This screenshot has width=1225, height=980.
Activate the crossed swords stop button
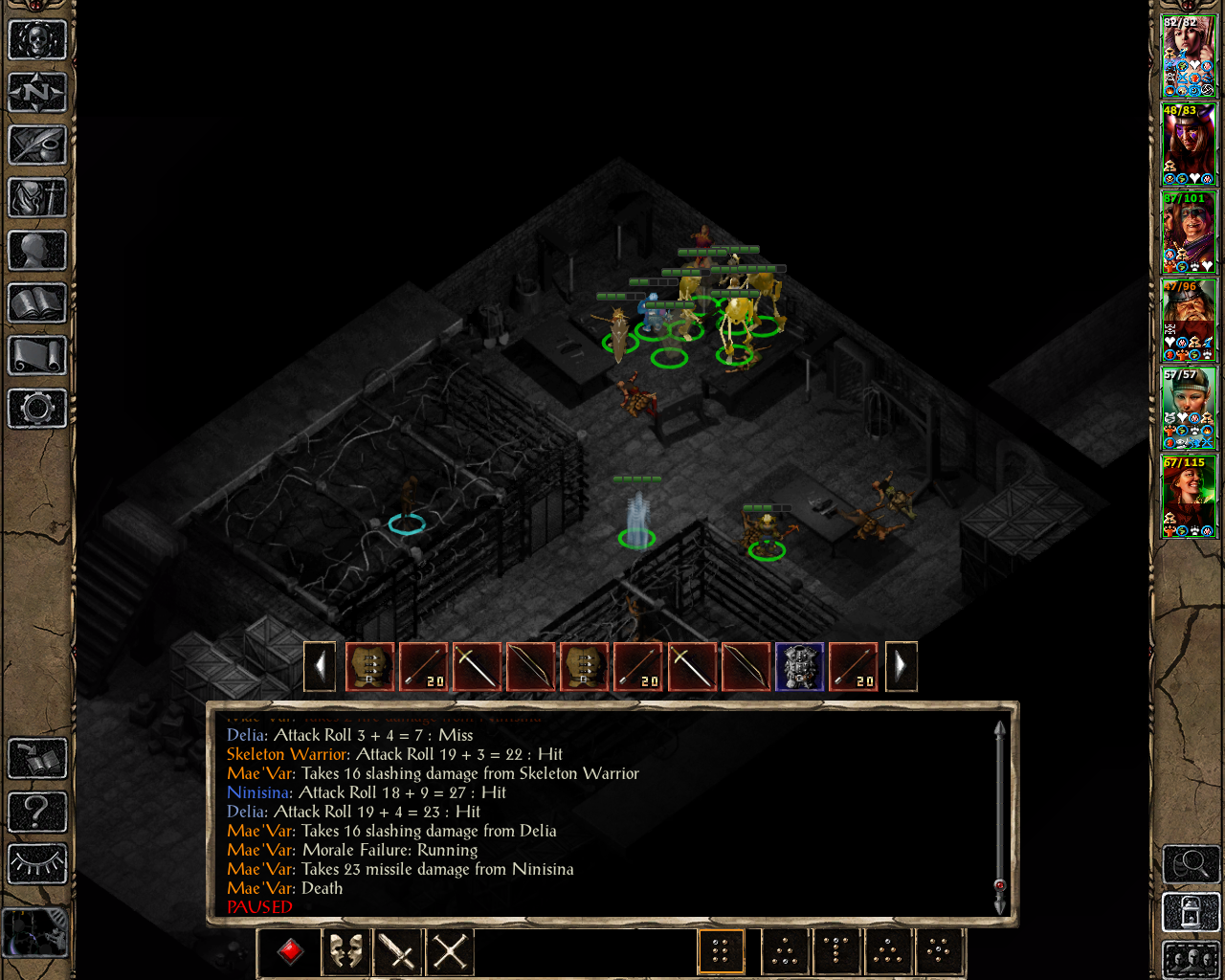pyautogui.click(x=449, y=951)
